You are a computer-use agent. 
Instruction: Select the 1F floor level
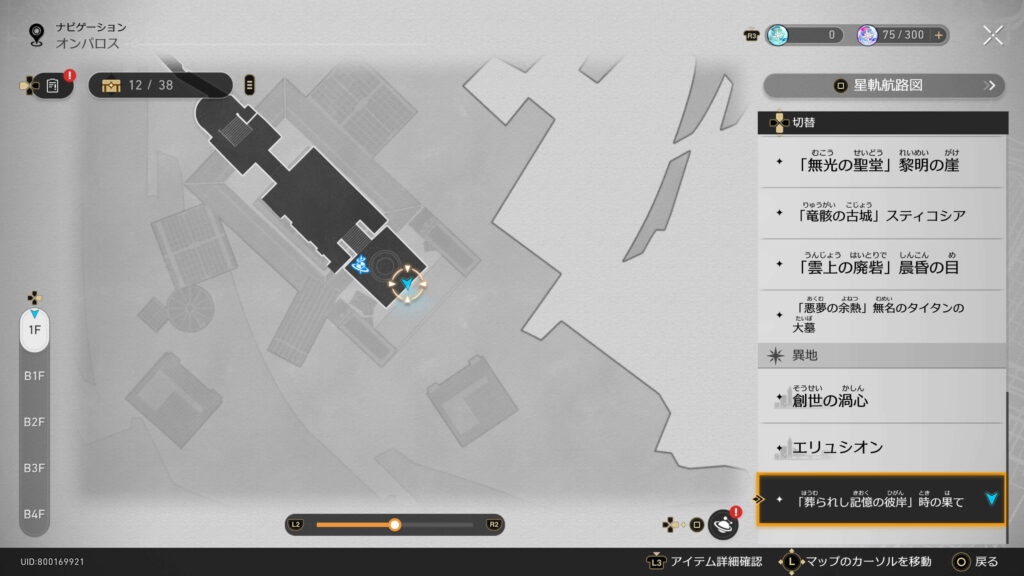(x=34, y=329)
